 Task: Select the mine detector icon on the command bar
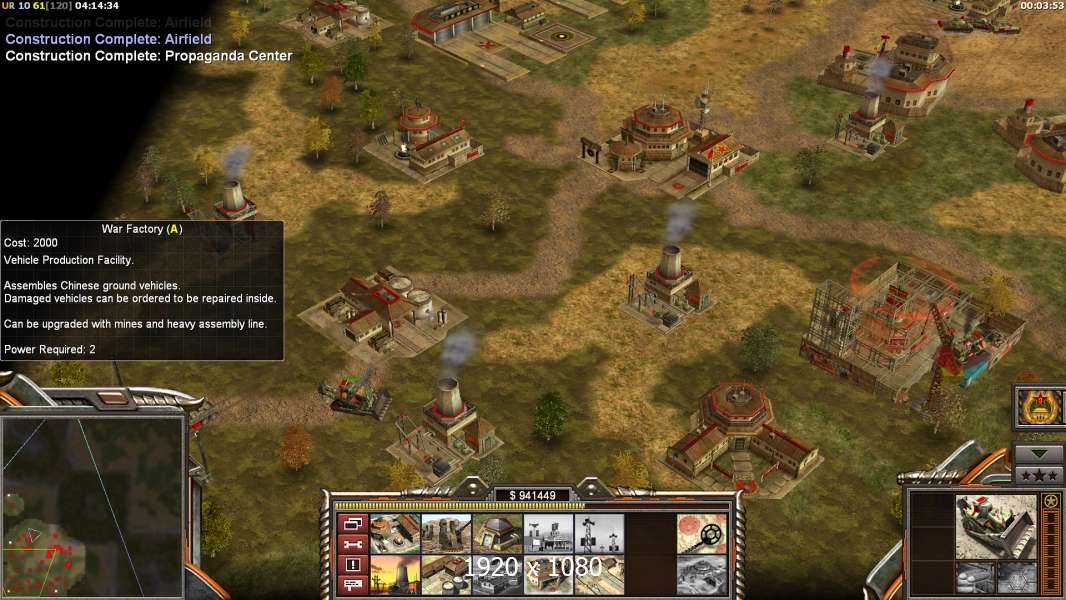click(x=702, y=533)
